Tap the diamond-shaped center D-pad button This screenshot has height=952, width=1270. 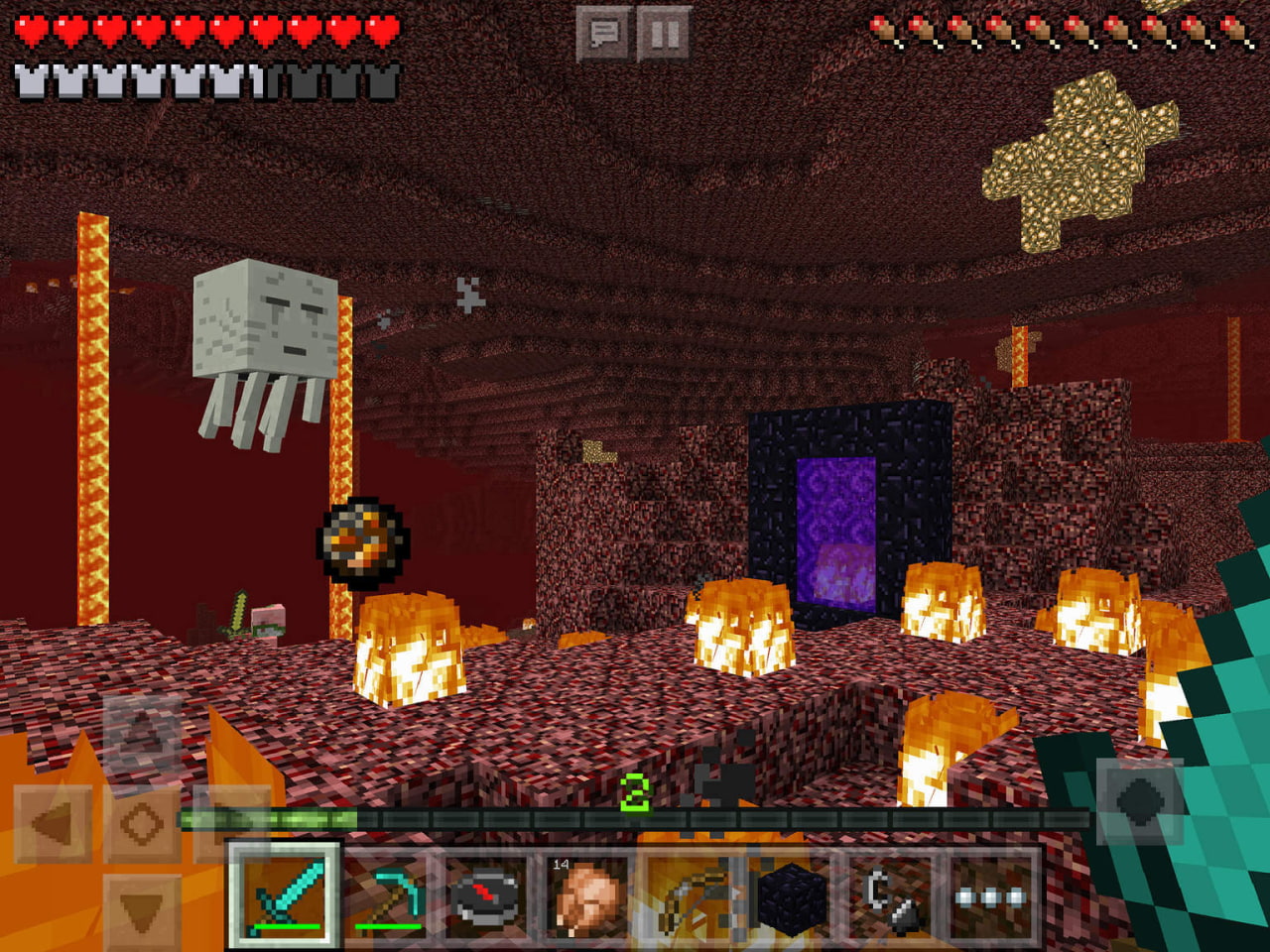(142, 822)
